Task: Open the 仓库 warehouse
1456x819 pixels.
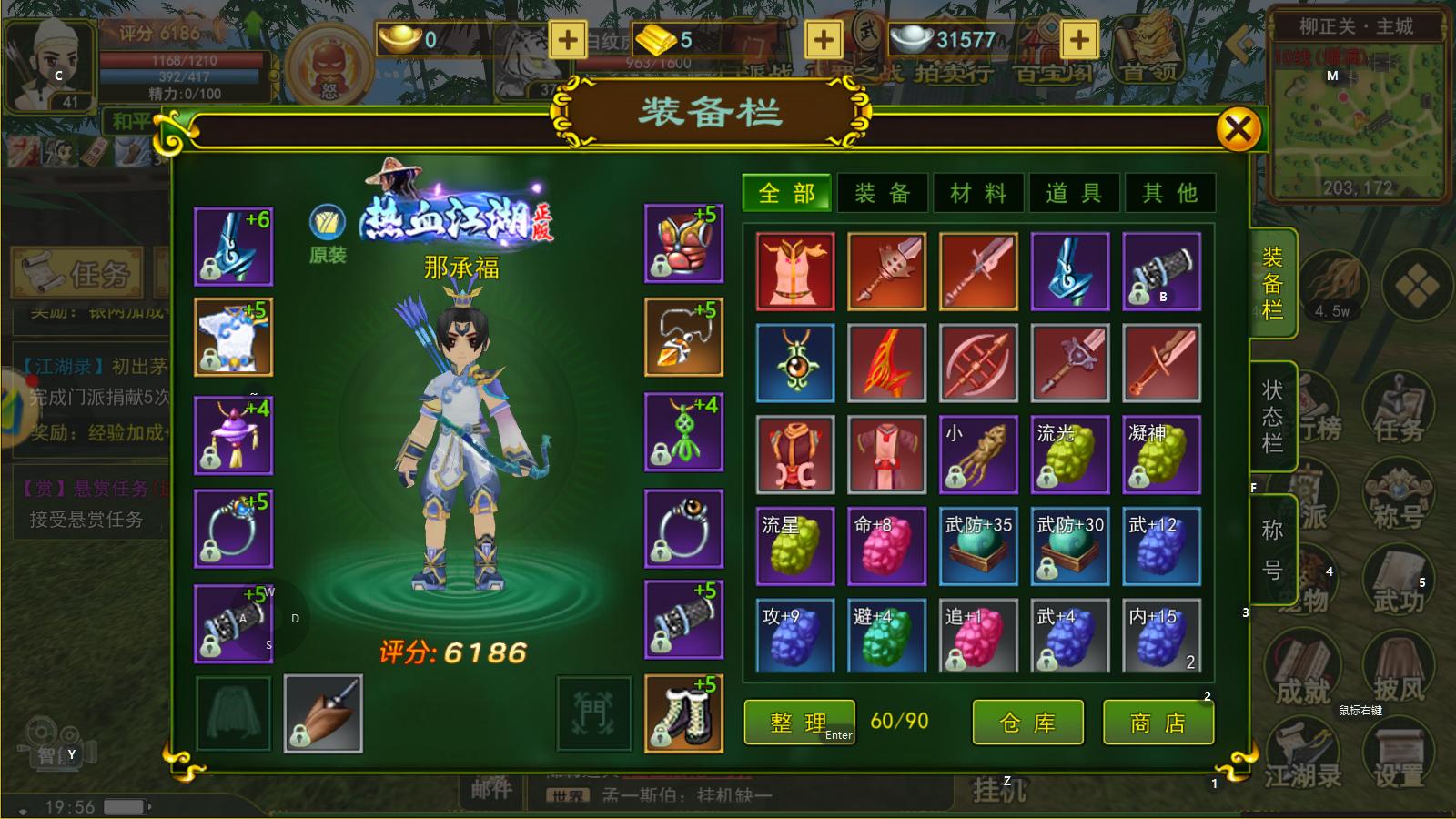Action: coord(1027,723)
